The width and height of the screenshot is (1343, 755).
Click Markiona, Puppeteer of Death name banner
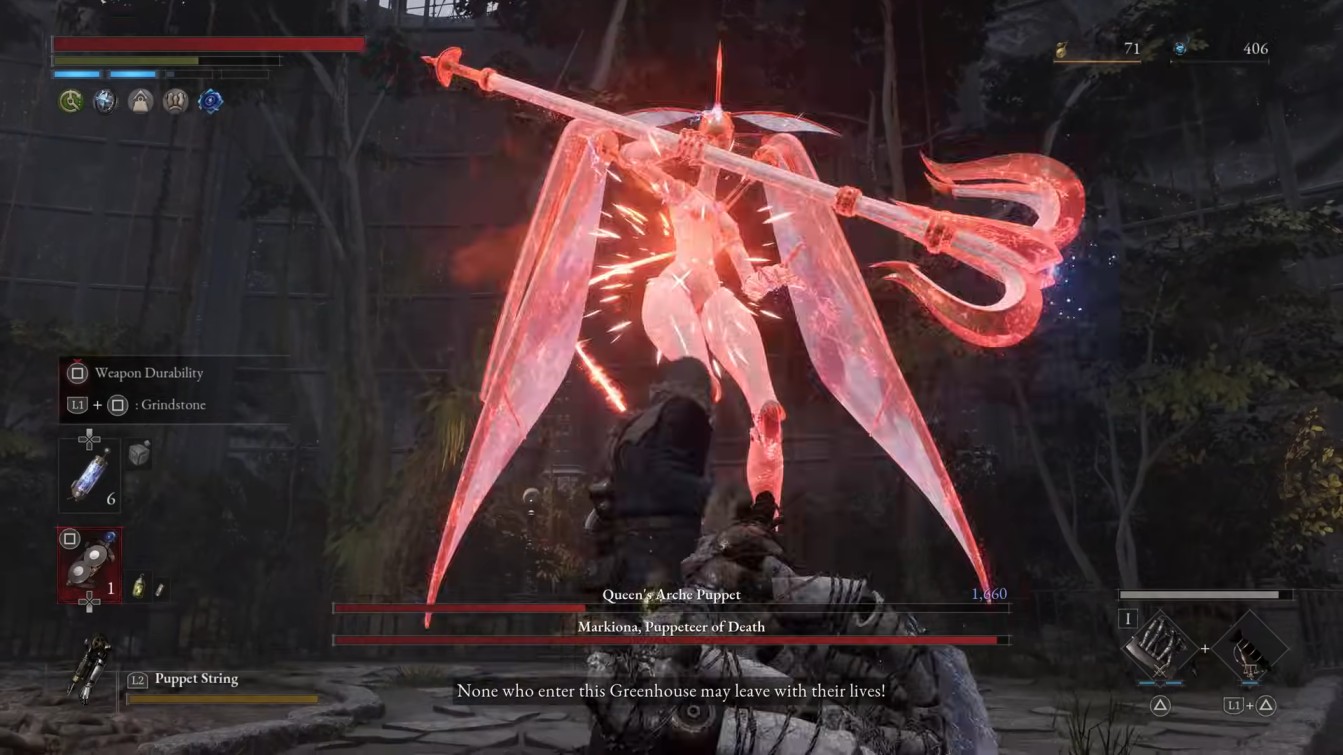[671, 626]
